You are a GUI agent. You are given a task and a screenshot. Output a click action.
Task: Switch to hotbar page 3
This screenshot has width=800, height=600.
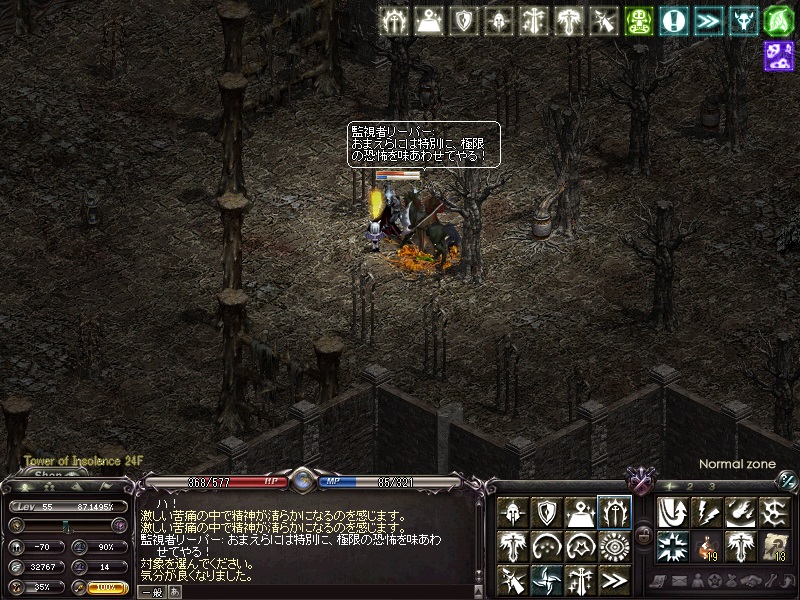(x=712, y=486)
